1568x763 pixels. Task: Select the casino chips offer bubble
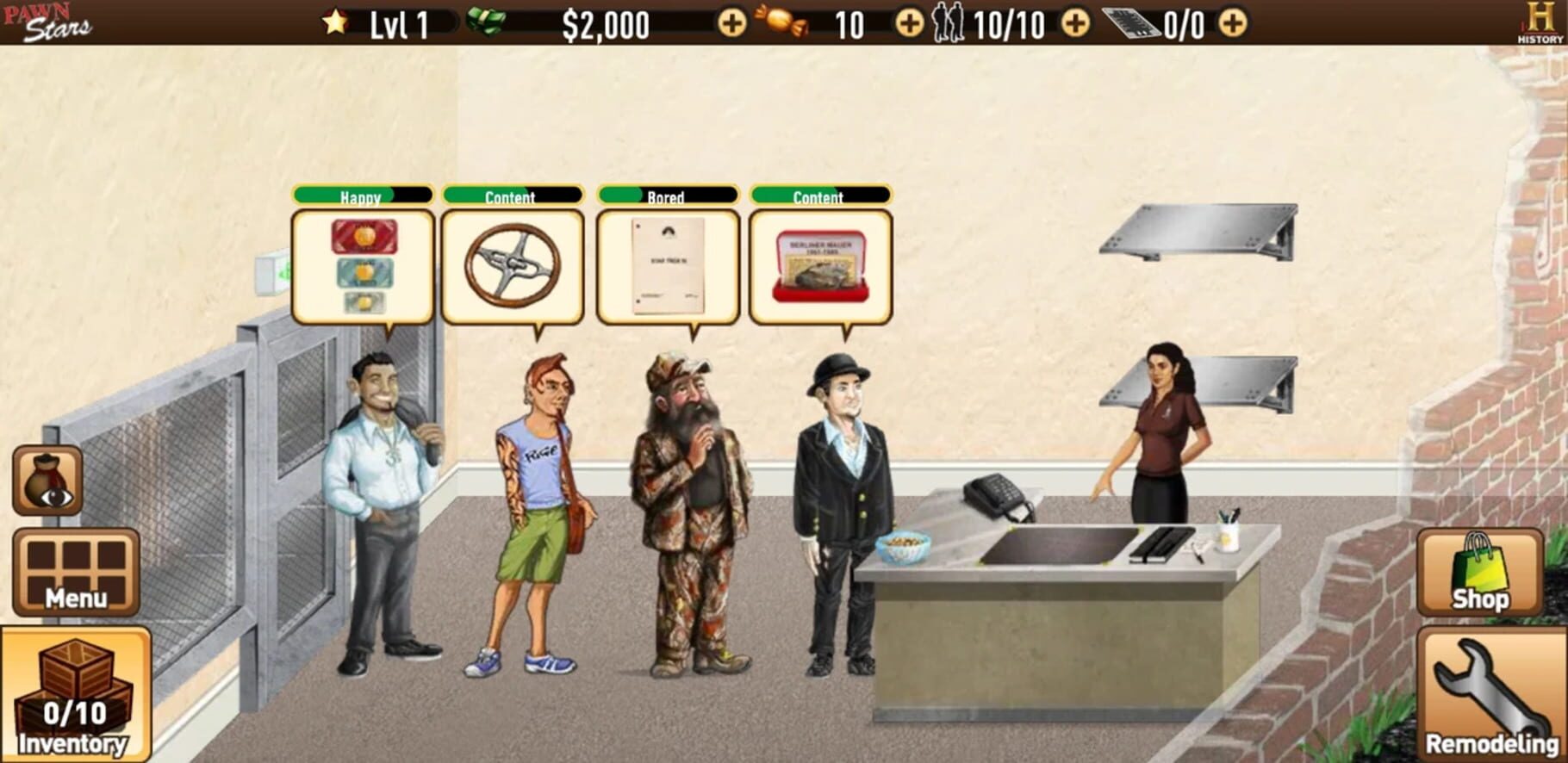click(363, 266)
